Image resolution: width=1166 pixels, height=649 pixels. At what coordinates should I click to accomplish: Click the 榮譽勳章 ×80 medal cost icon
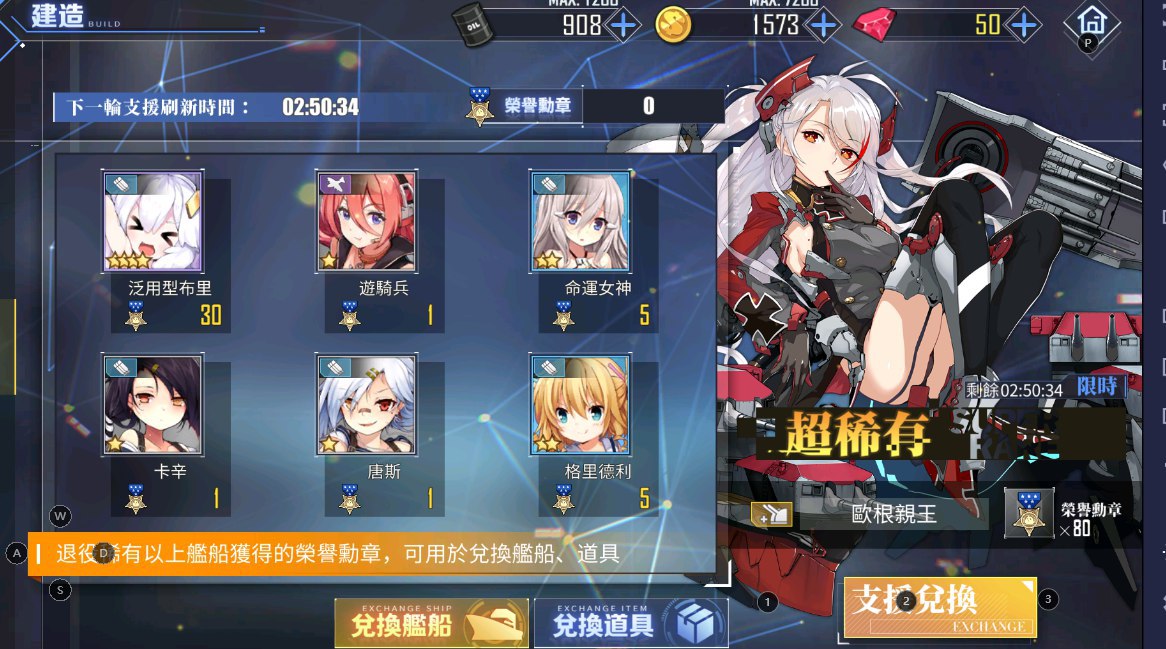(1029, 514)
